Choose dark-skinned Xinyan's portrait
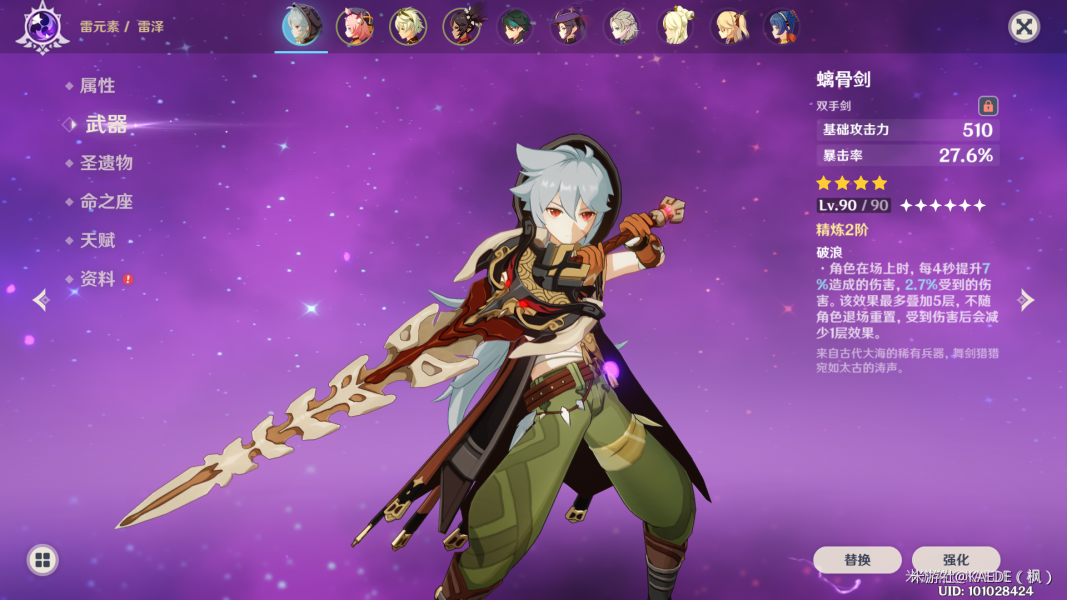 [x=462, y=26]
